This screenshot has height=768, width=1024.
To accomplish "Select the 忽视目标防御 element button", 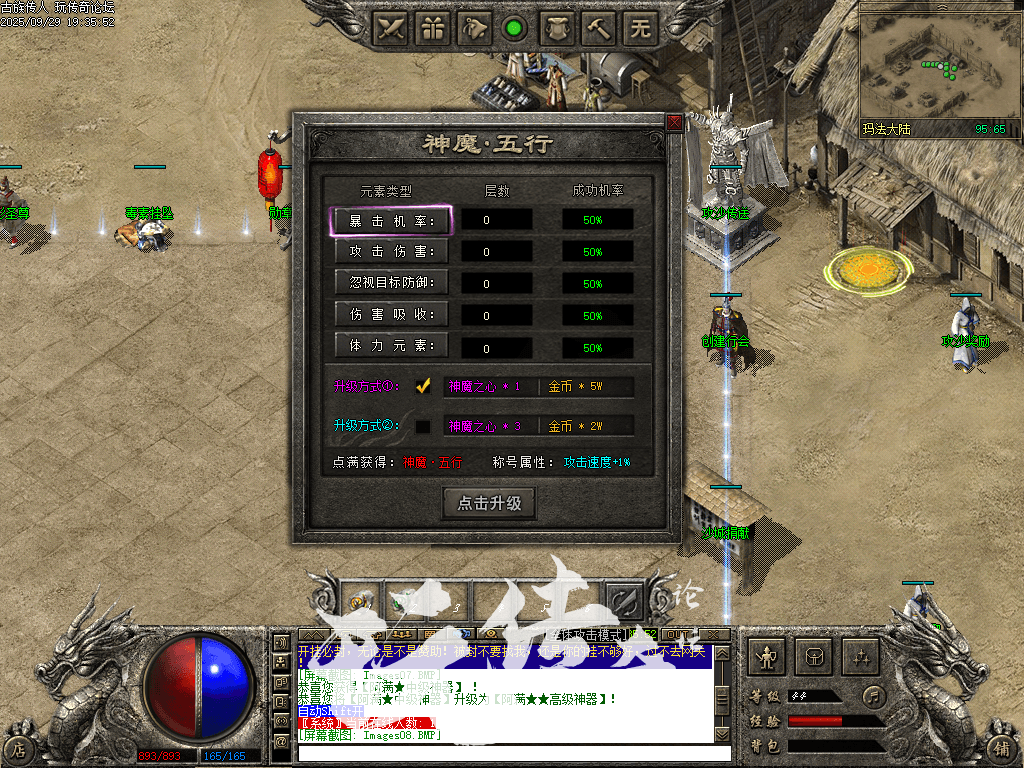I will click(391, 283).
